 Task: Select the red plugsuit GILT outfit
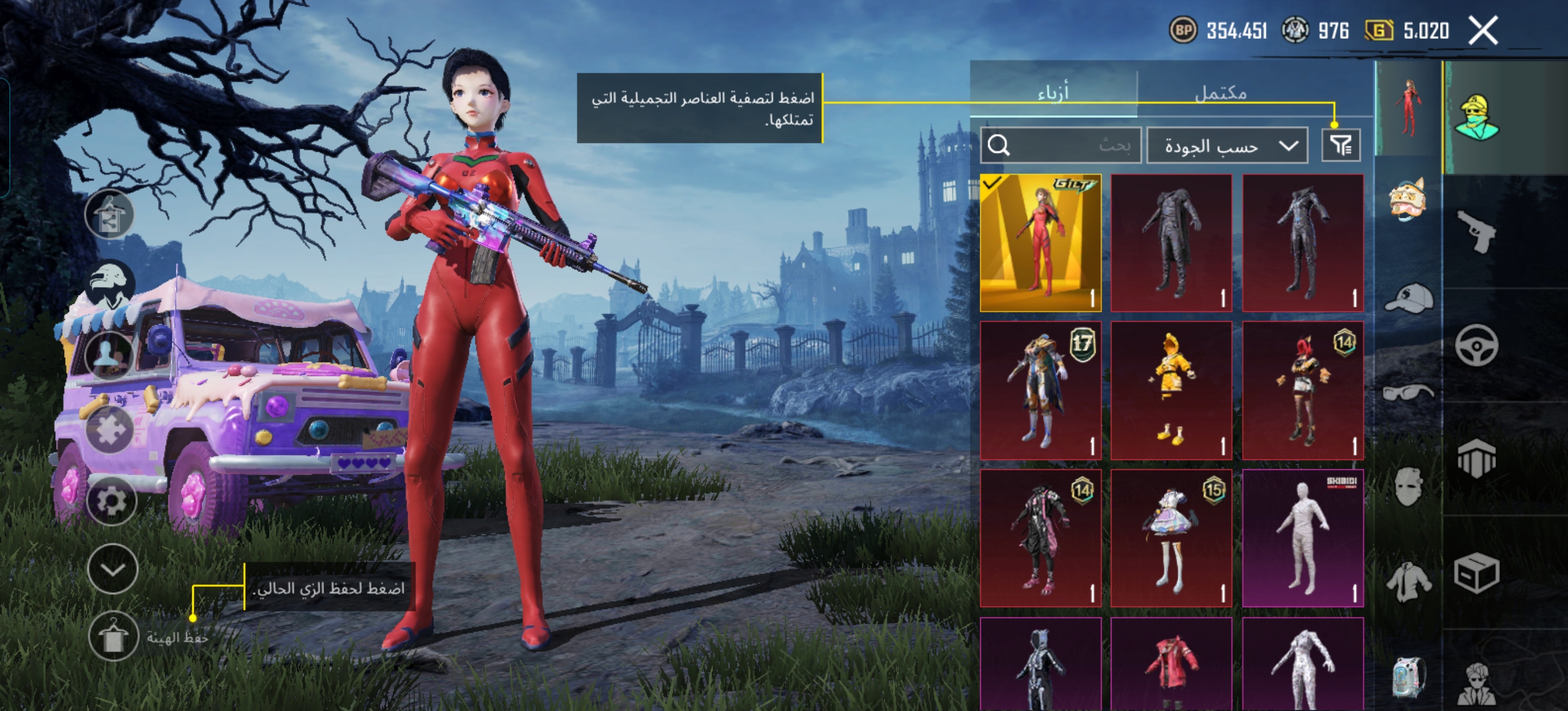click(1040, 243)
